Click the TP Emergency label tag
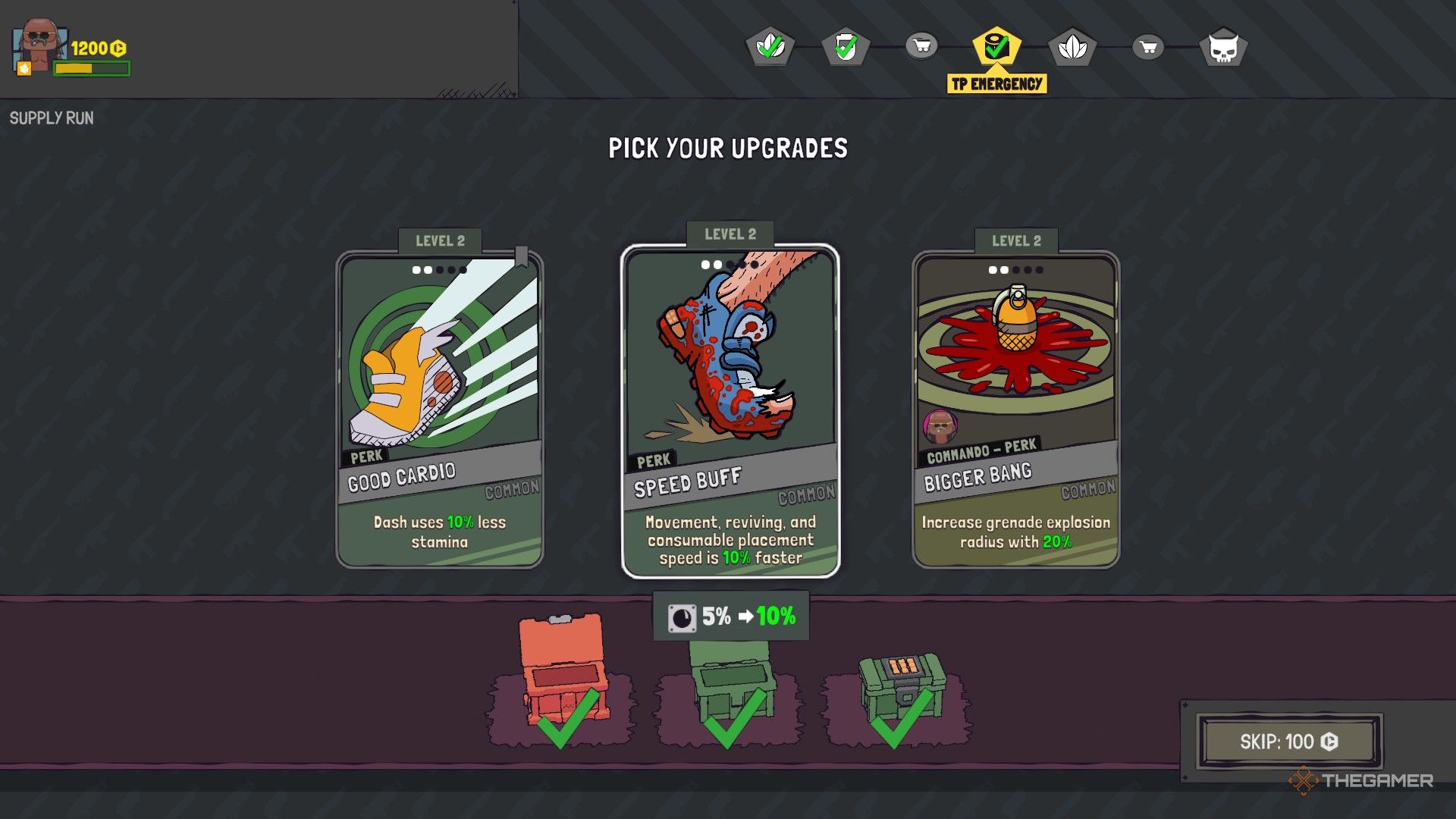This screenshot has height=819, width=1456. 996,83
